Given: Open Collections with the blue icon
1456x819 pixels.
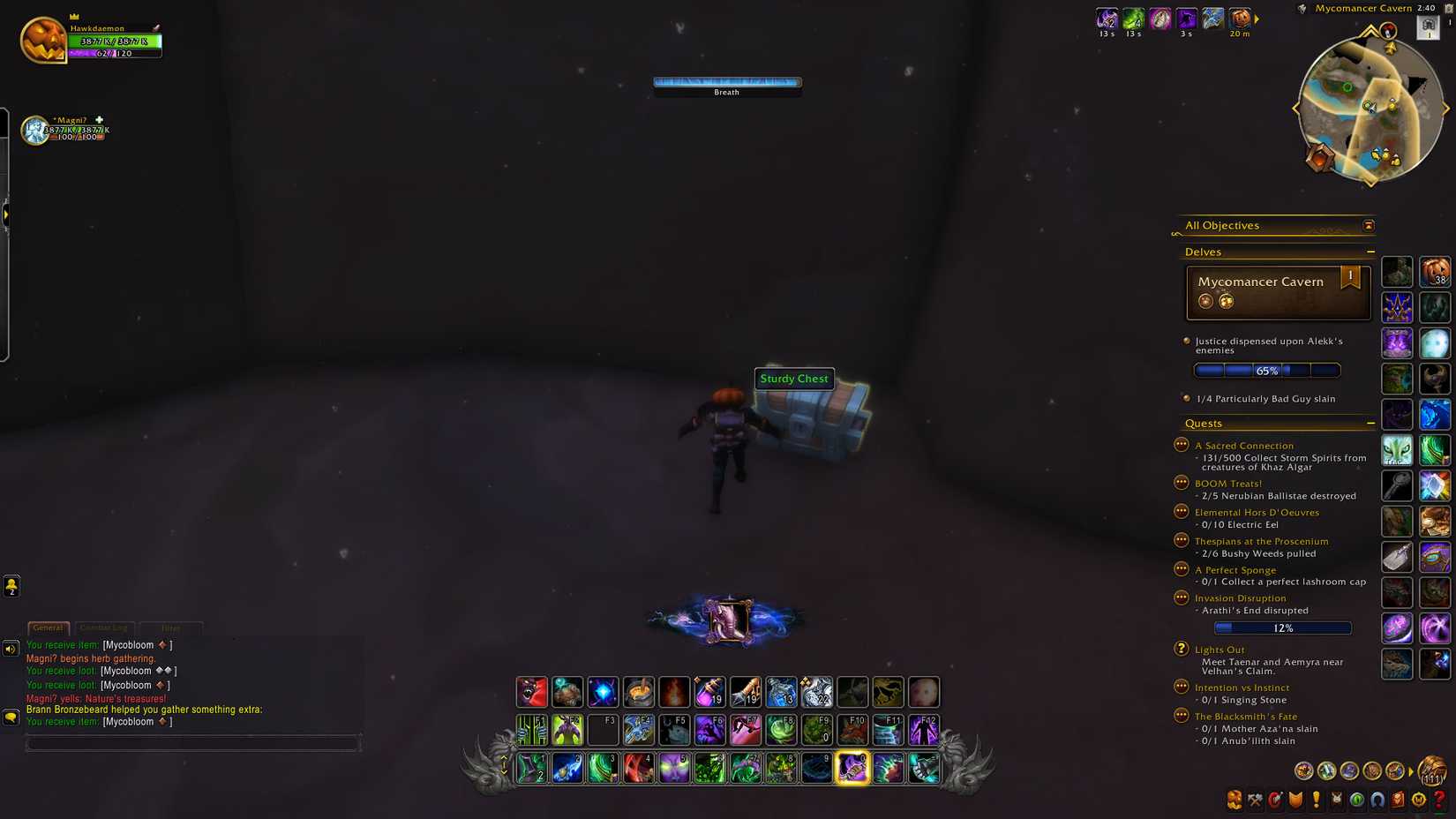Looking at the screenshot, I should tap(1377, 800).
